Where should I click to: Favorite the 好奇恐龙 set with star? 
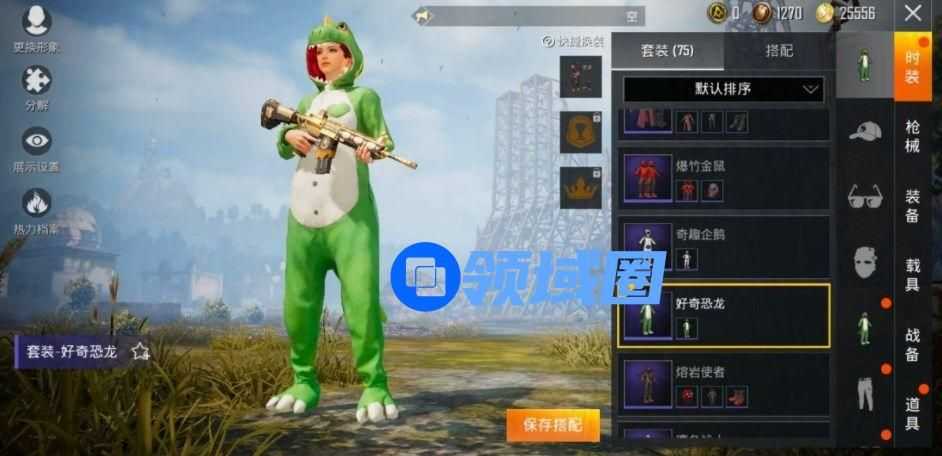140,351
